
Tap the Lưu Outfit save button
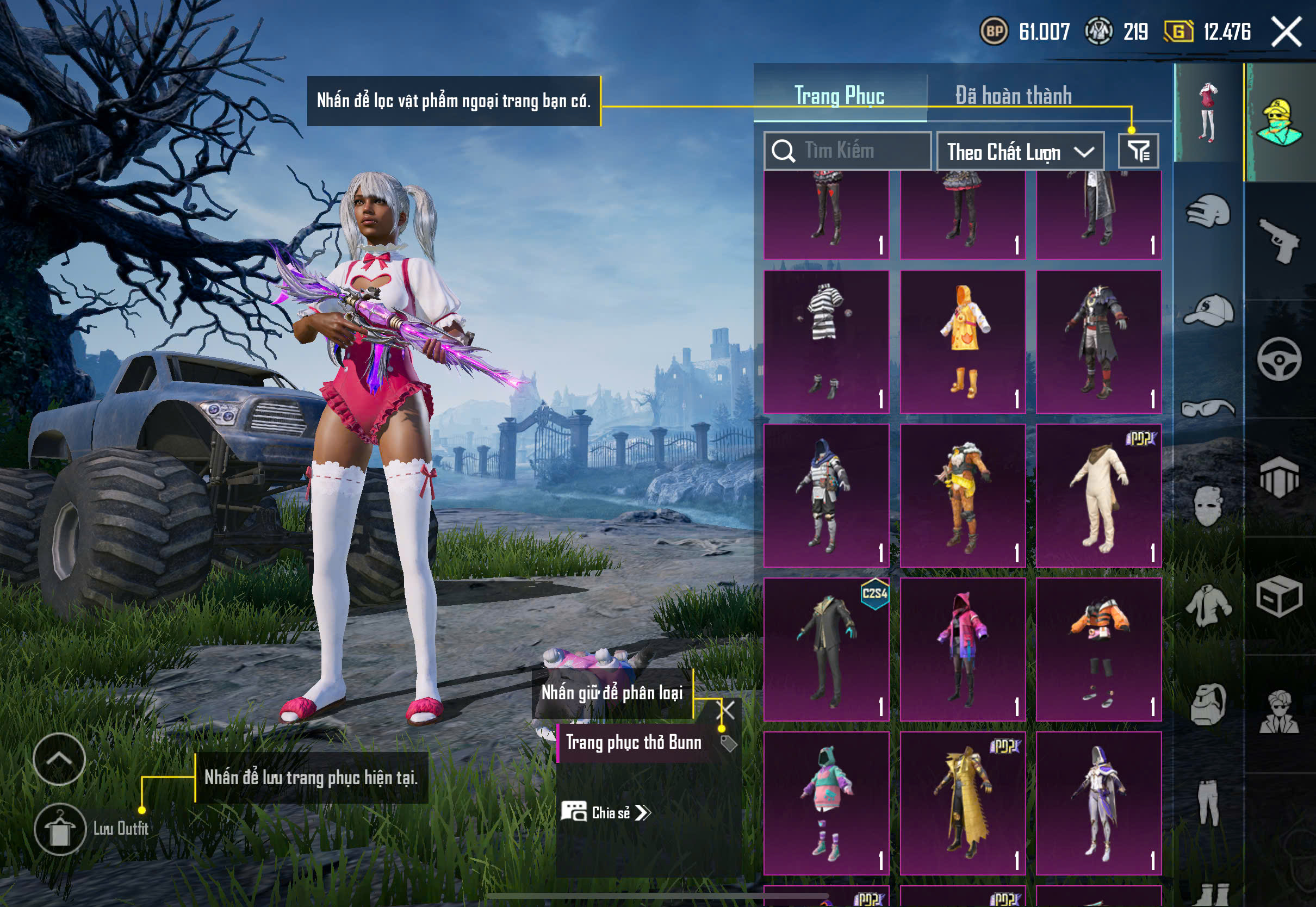coord(60,829)
